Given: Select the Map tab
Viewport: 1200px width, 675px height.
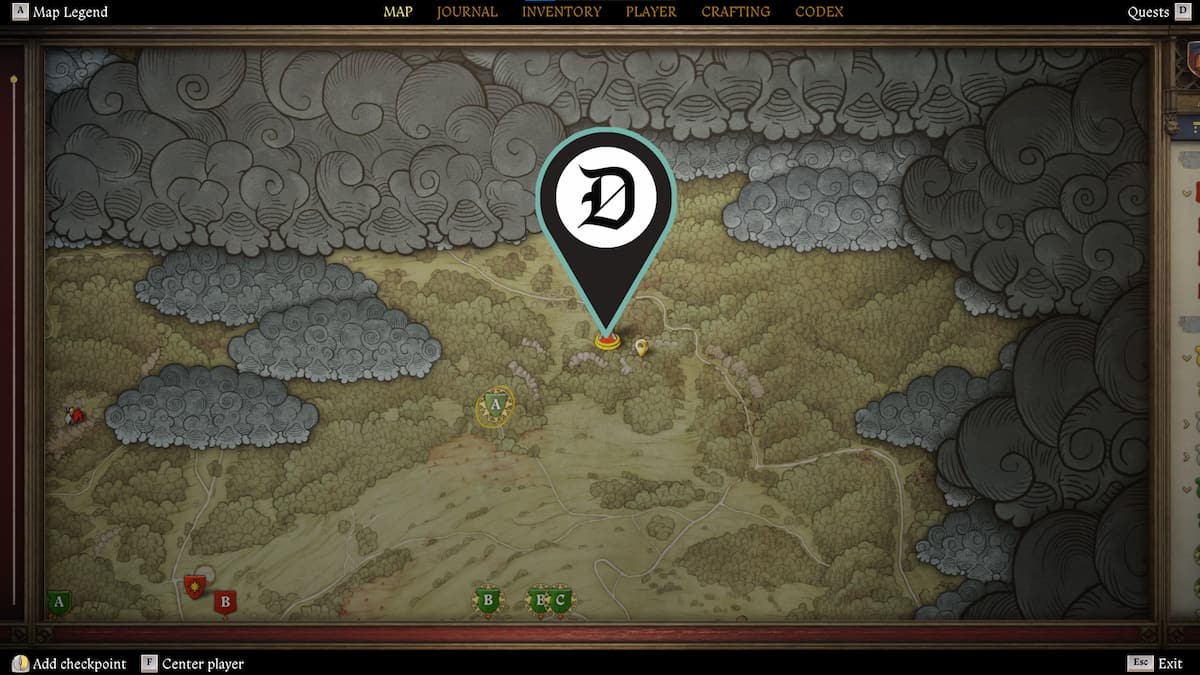Looking at the screenshot, I should click(x=398, y=12).
